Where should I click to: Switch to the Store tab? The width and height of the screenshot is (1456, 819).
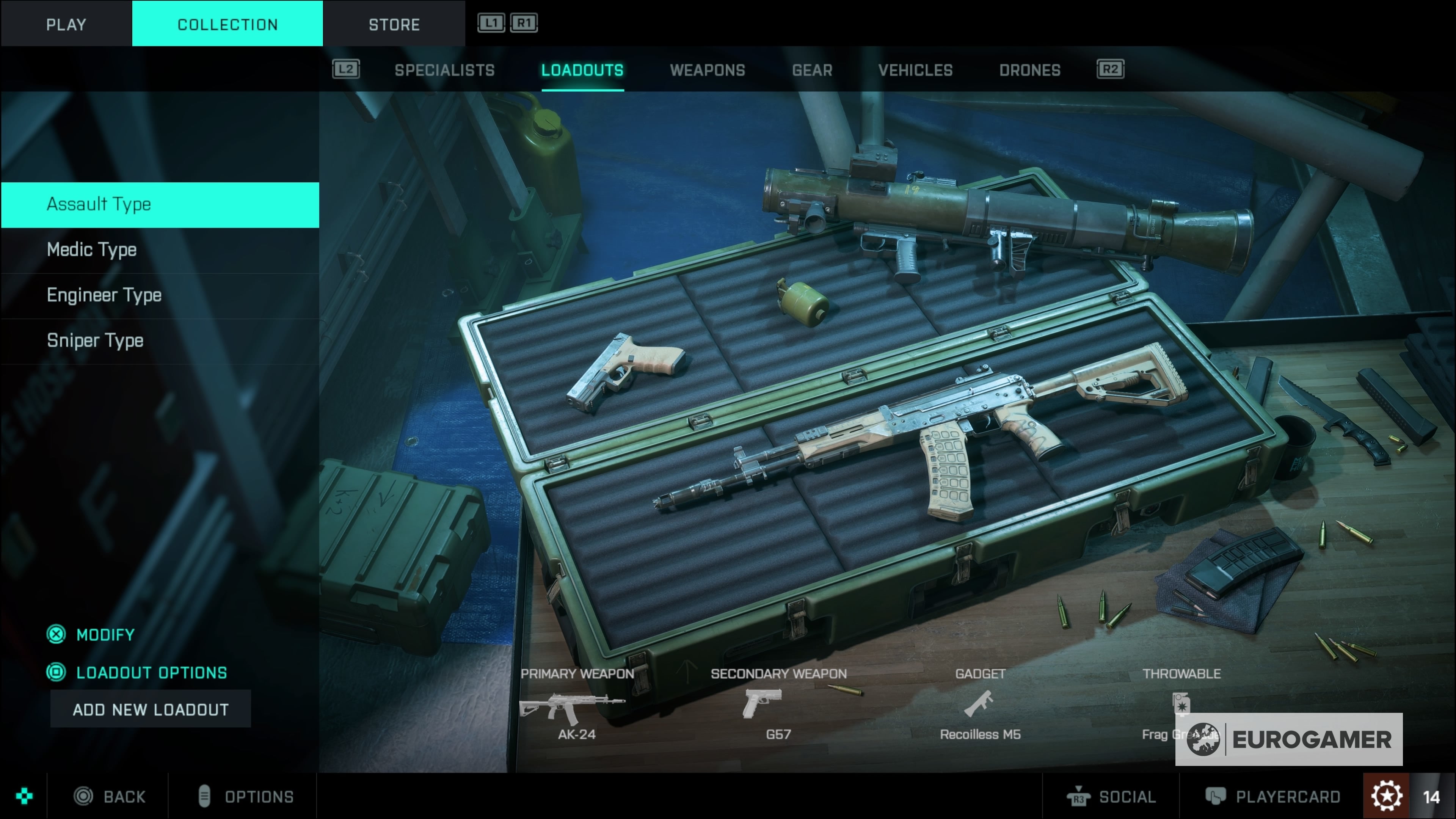coord(394,23)
